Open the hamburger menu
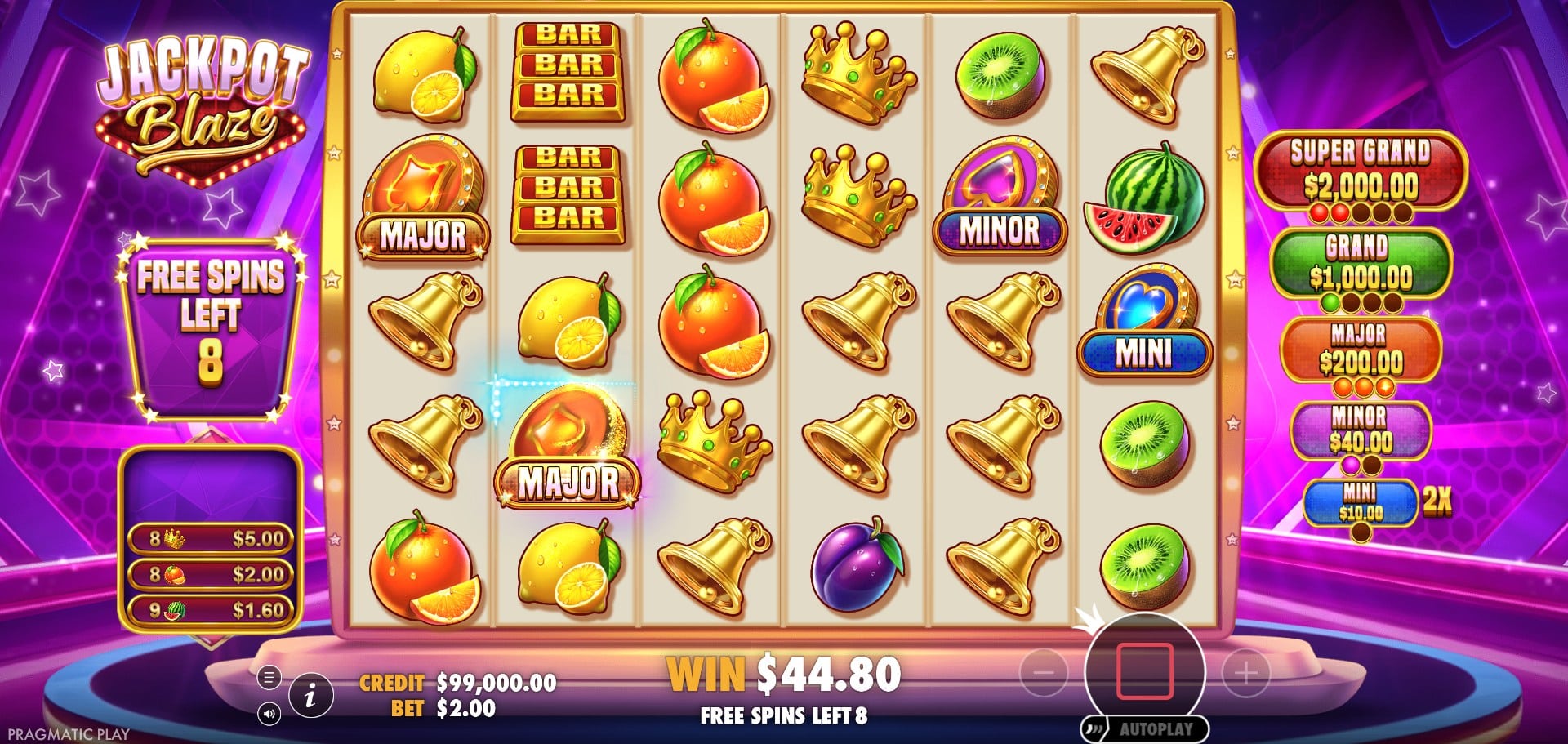 [269, 677]
